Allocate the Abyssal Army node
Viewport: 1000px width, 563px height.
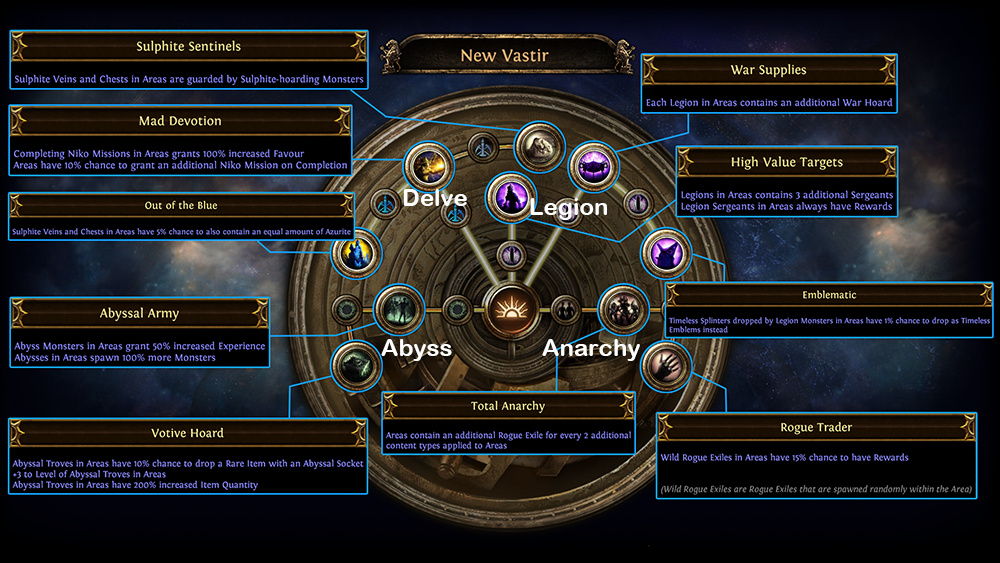click(x=399, y=309)
